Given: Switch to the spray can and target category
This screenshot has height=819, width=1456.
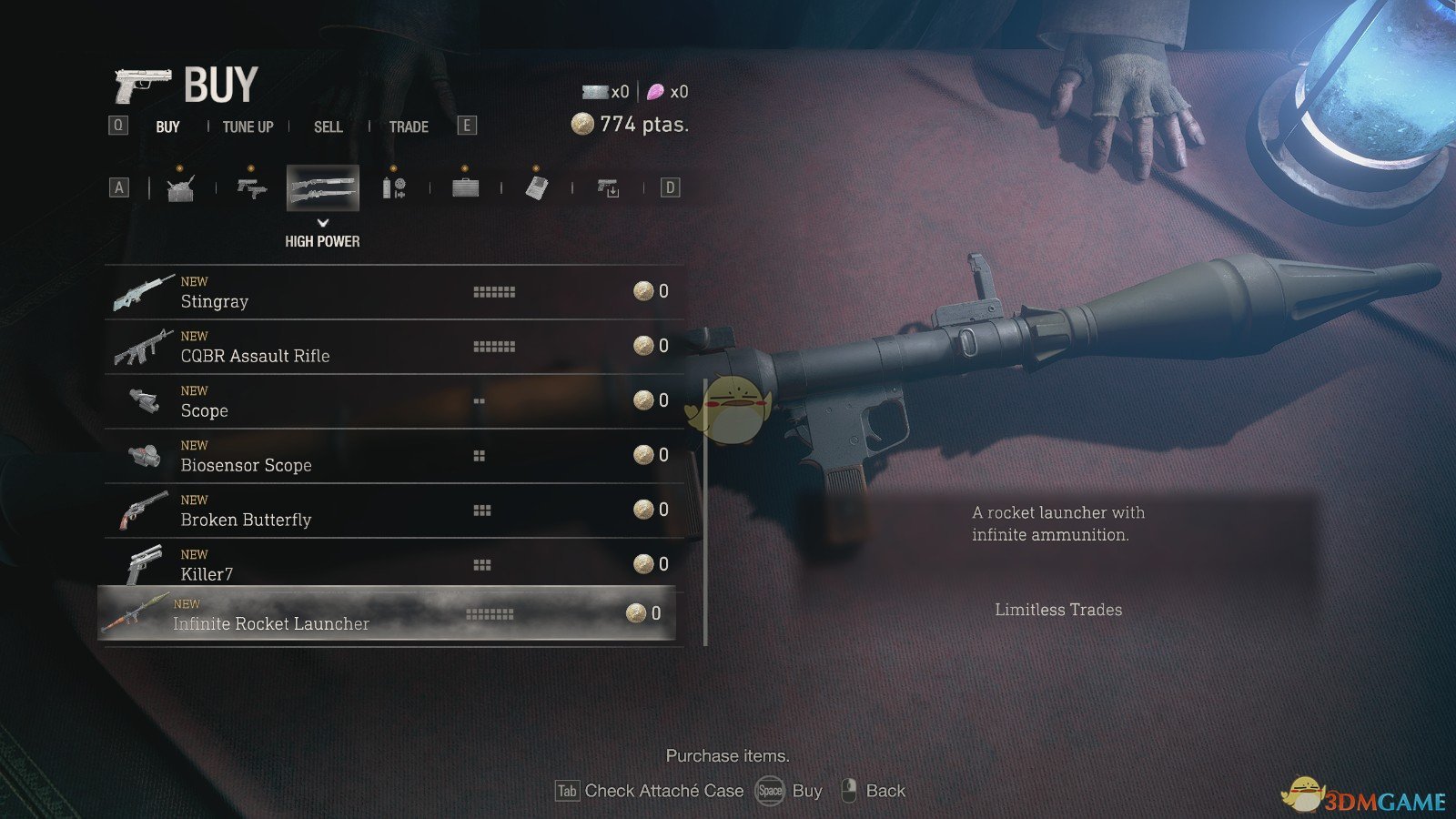Looking at the screenshot, I should click(393, 187).
